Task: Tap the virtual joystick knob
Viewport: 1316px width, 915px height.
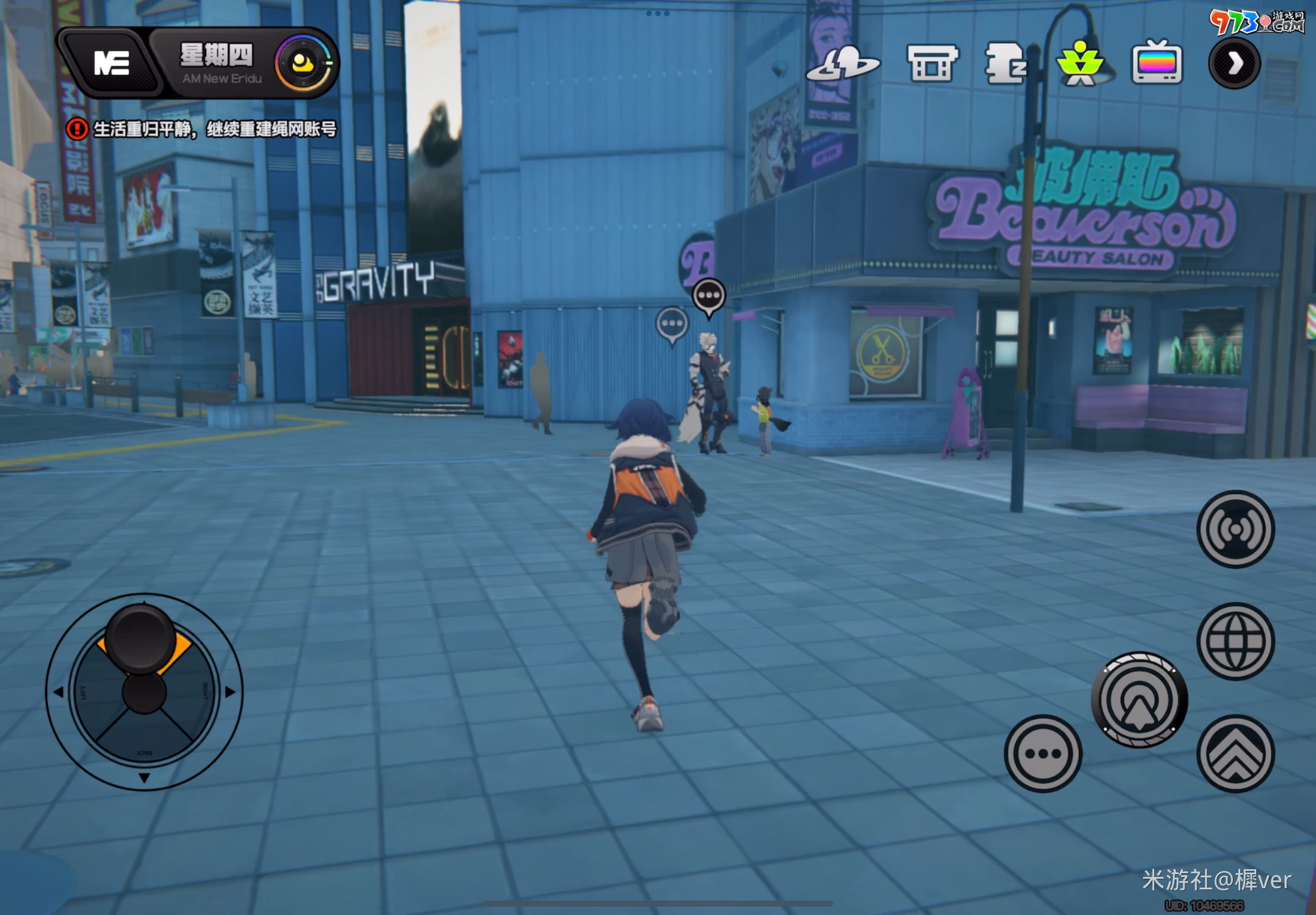Action: click(x=141, y=638)
